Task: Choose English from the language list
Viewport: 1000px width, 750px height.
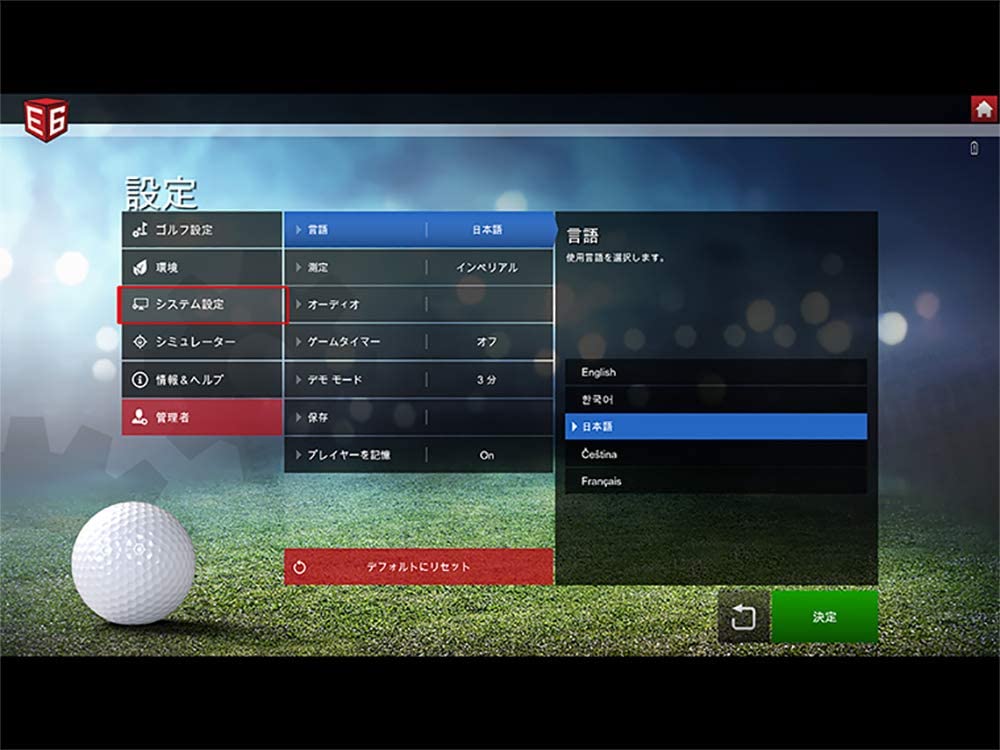Action: click(x=715, y=372)
